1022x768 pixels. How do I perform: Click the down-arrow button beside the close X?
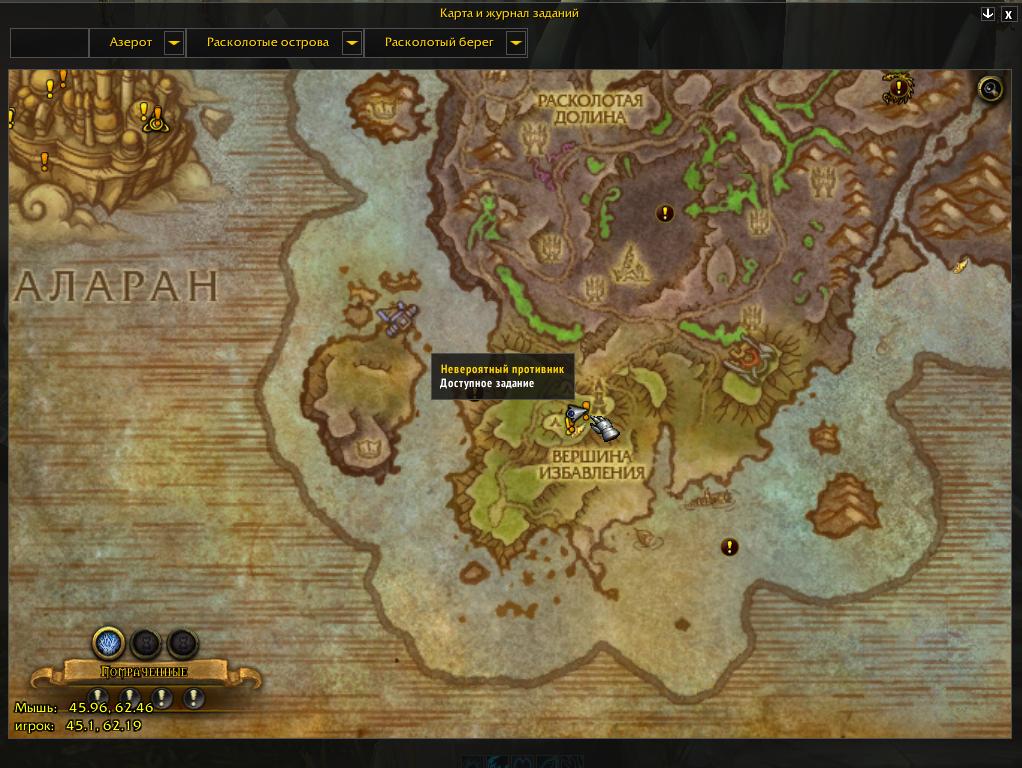(988, 14)
